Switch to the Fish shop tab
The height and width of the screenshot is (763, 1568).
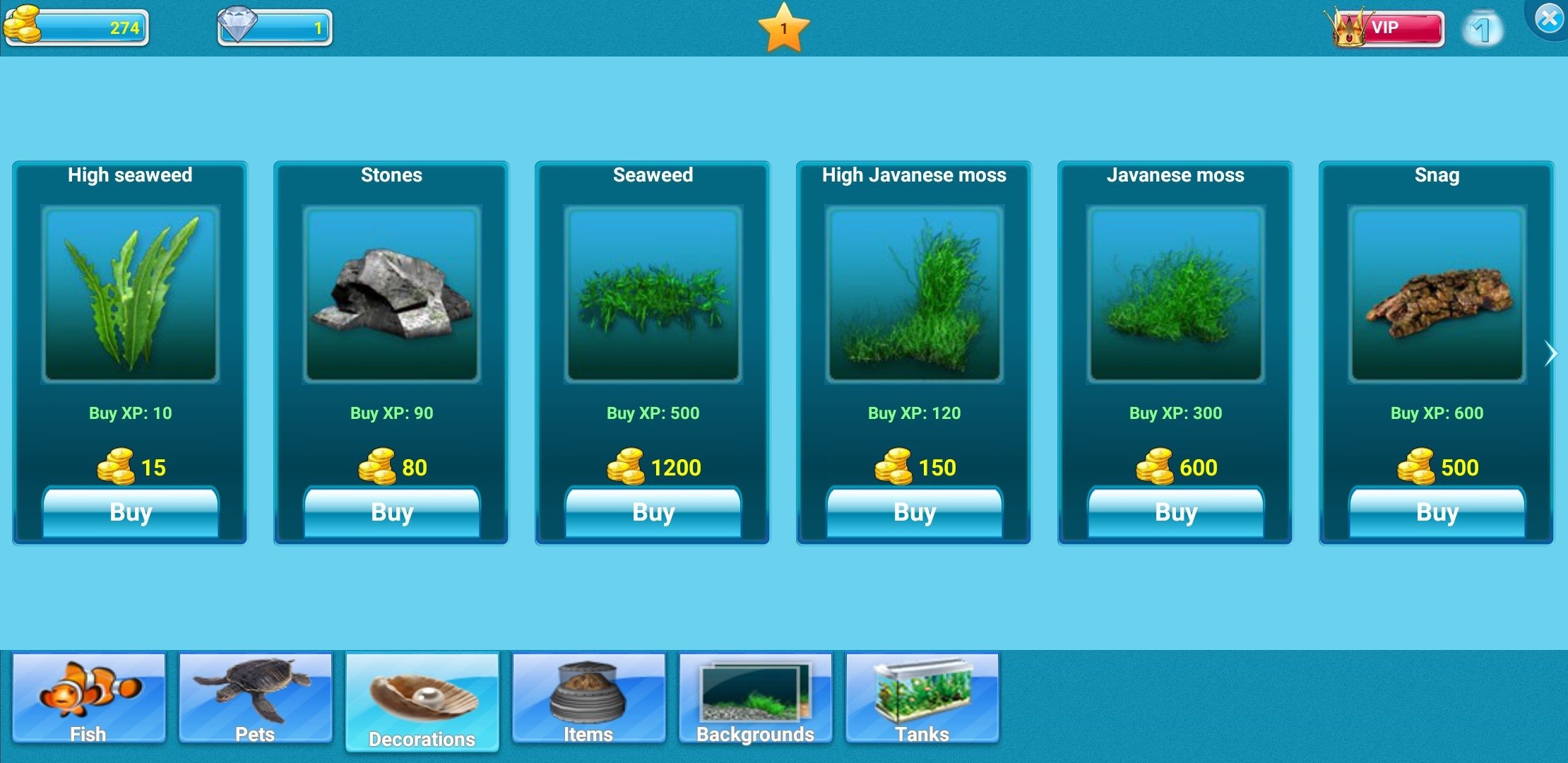(x=89, y=698)
